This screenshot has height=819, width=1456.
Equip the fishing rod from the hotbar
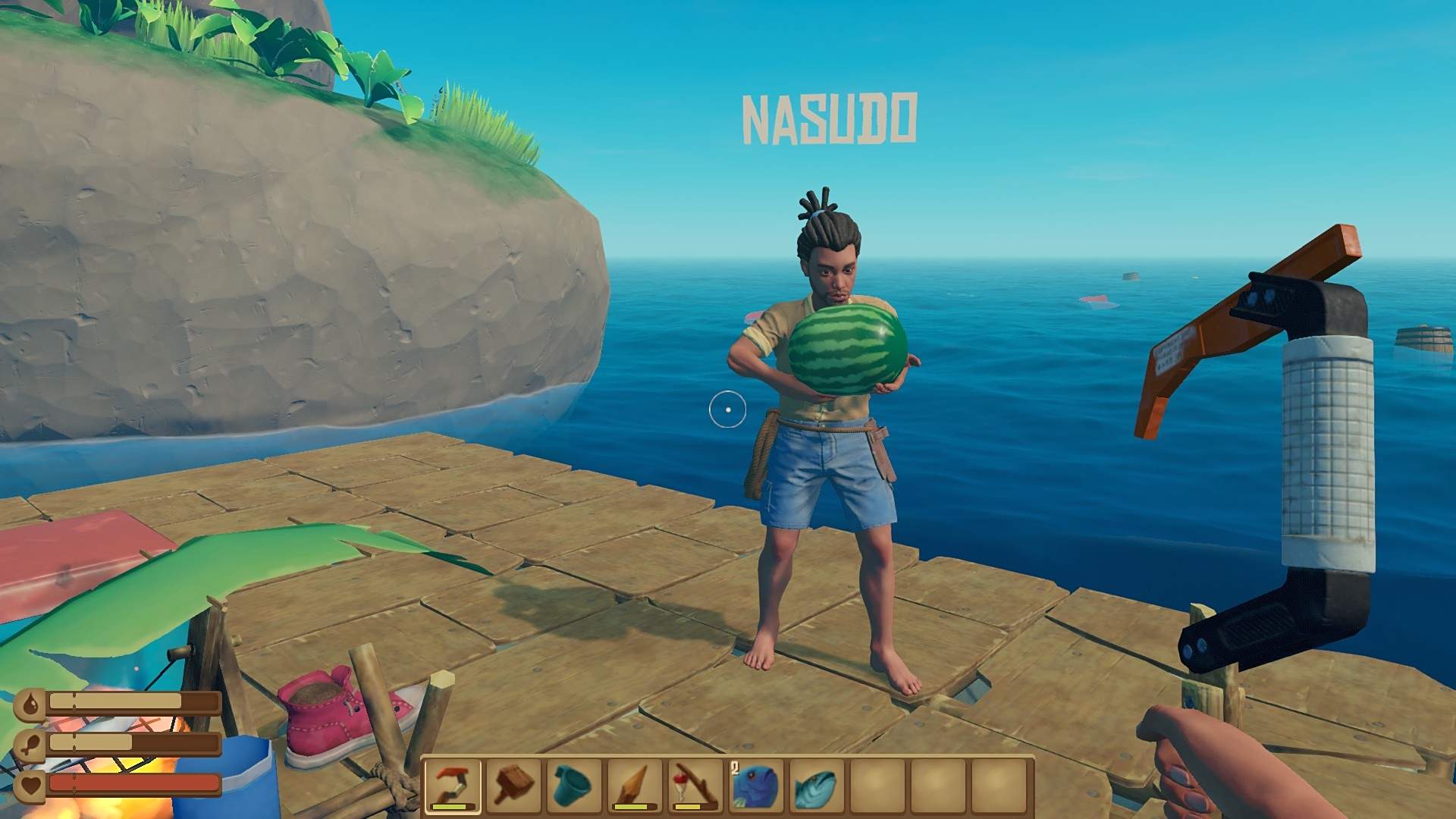click(696, 786)
